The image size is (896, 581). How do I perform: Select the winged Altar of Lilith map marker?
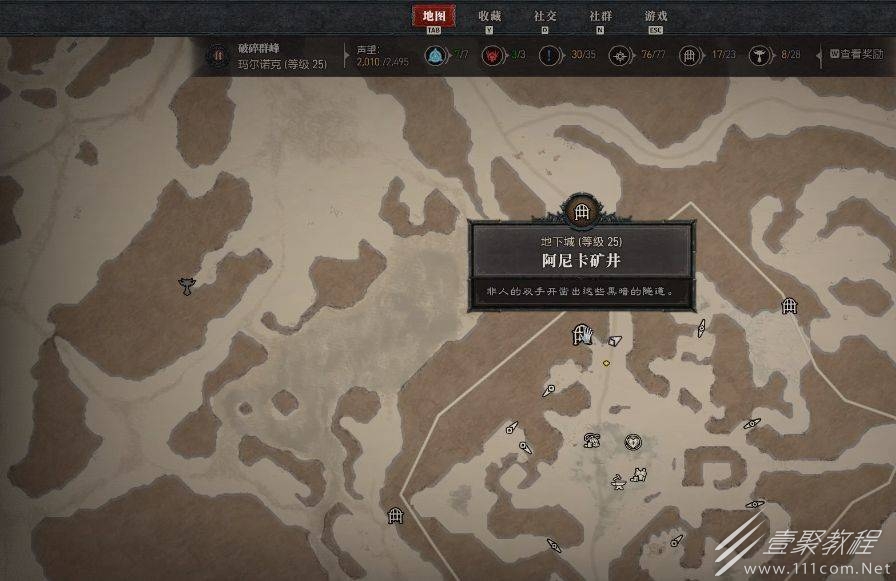click(185, 286)
